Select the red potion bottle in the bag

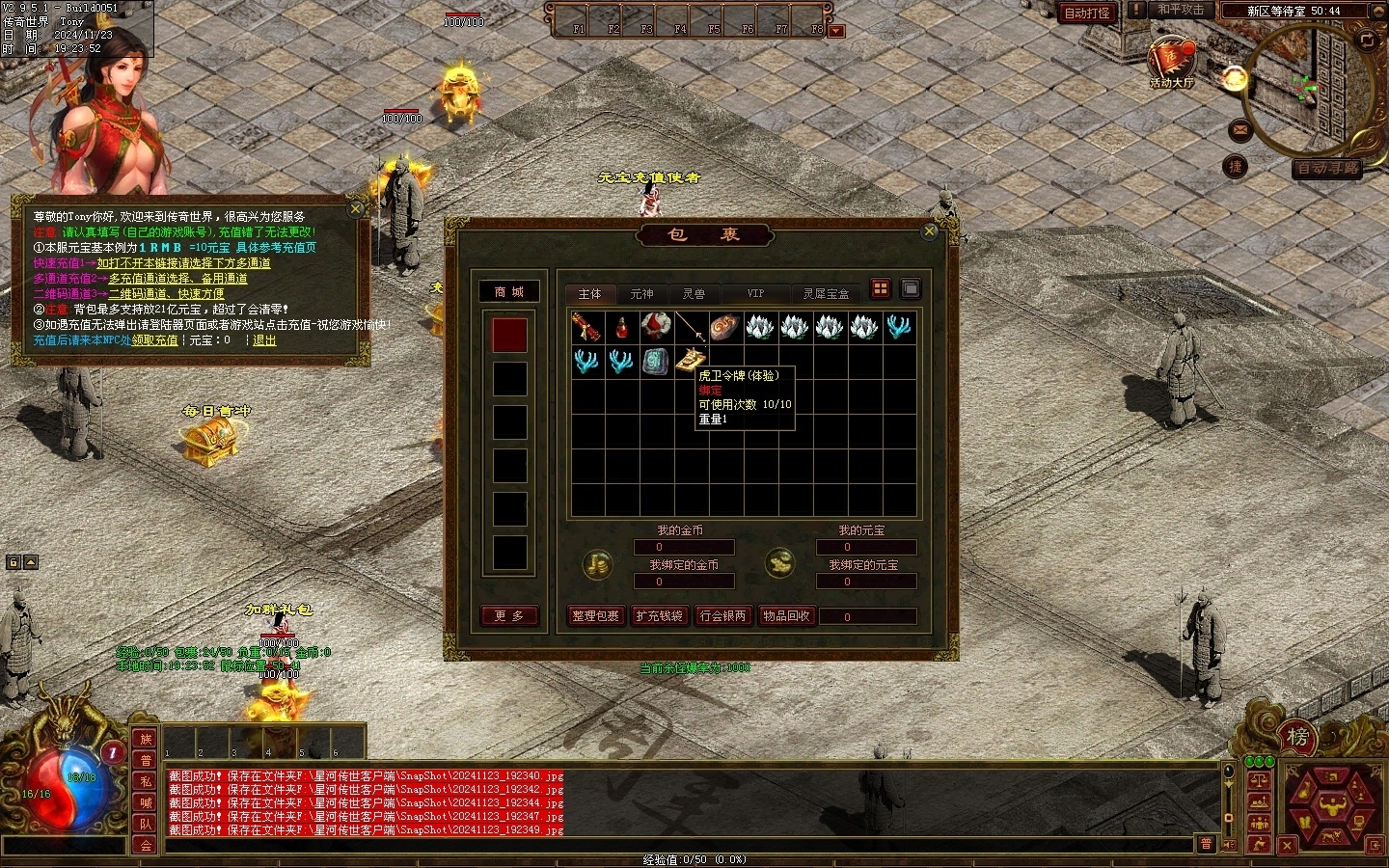(622, 328)
